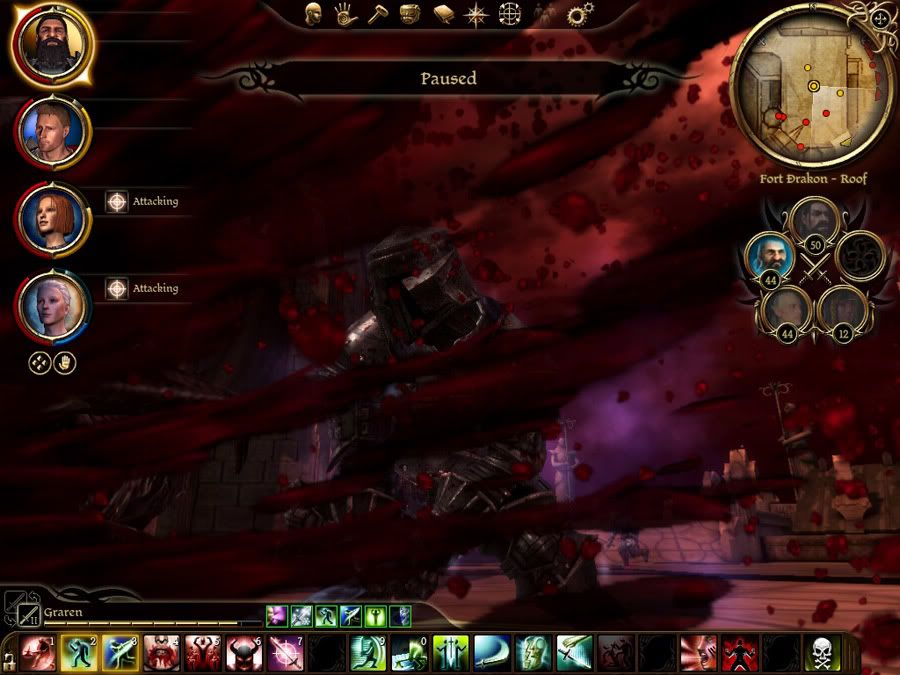Open the inventory backpack icon
Screen dimensions: 900x675
[x=409, y=15]
